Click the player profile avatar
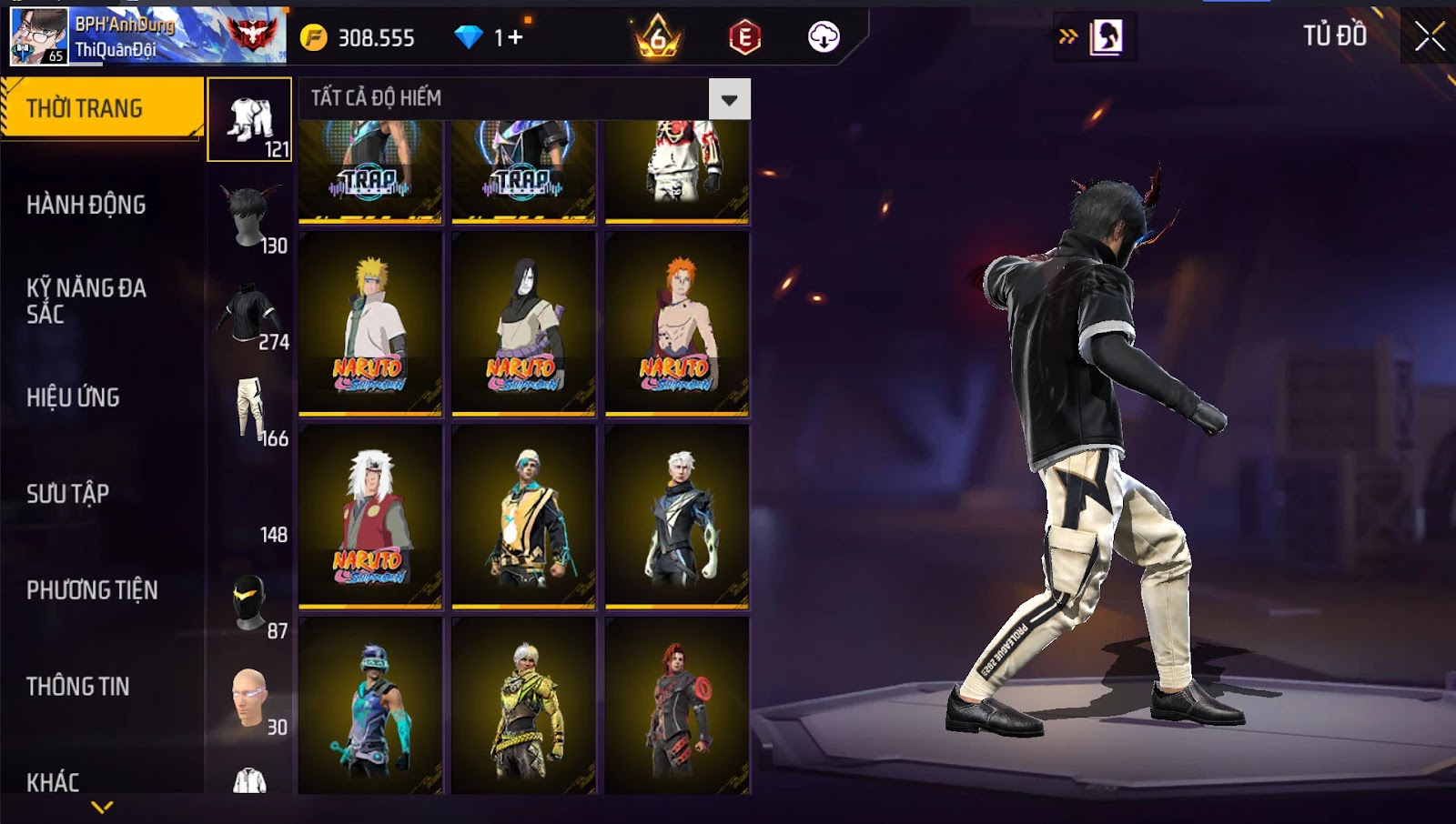This screenshot has height=824, width=1456. click(x=38, y=36)
